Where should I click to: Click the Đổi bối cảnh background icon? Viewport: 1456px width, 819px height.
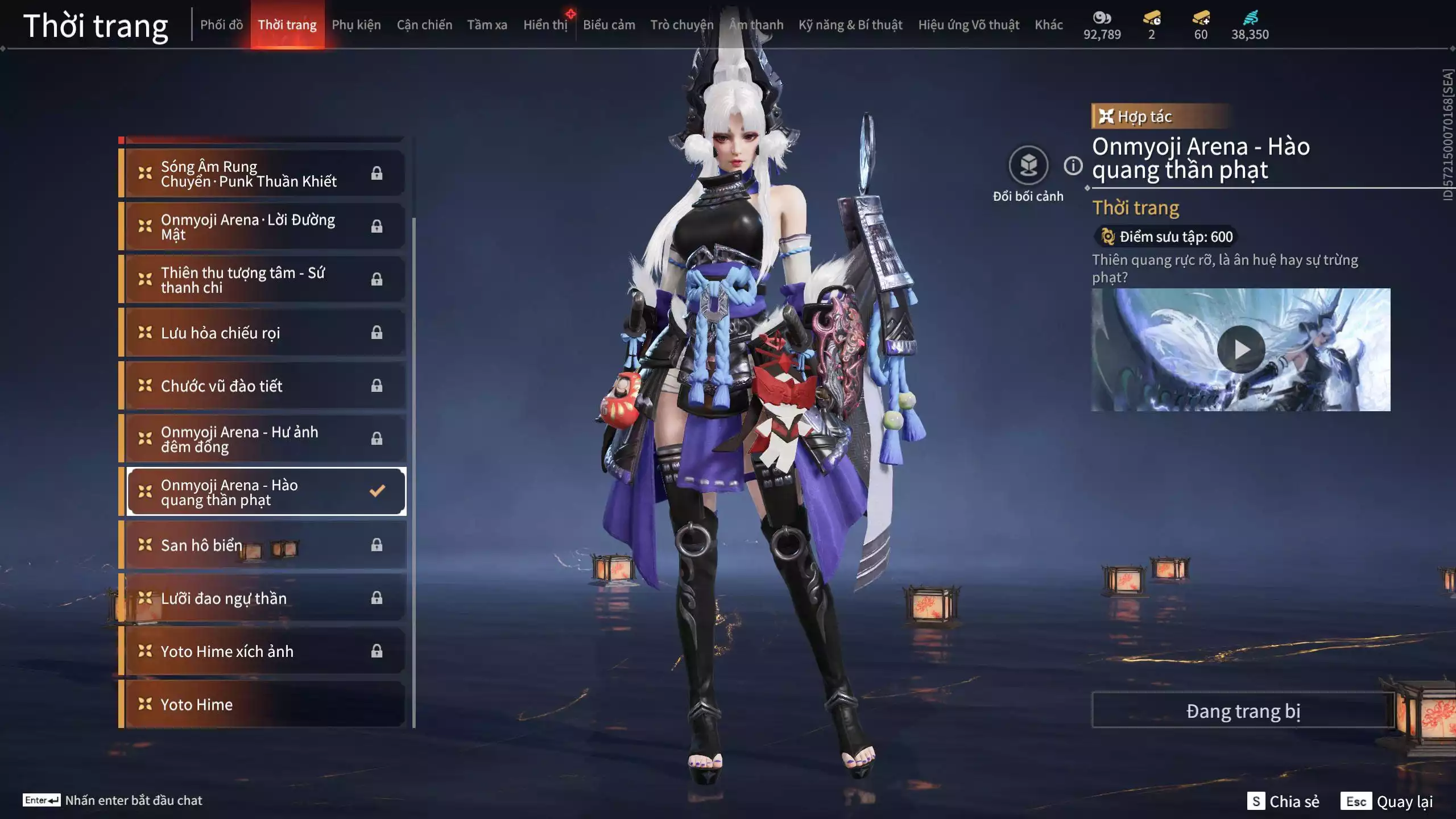click(x=1028, y=166)
